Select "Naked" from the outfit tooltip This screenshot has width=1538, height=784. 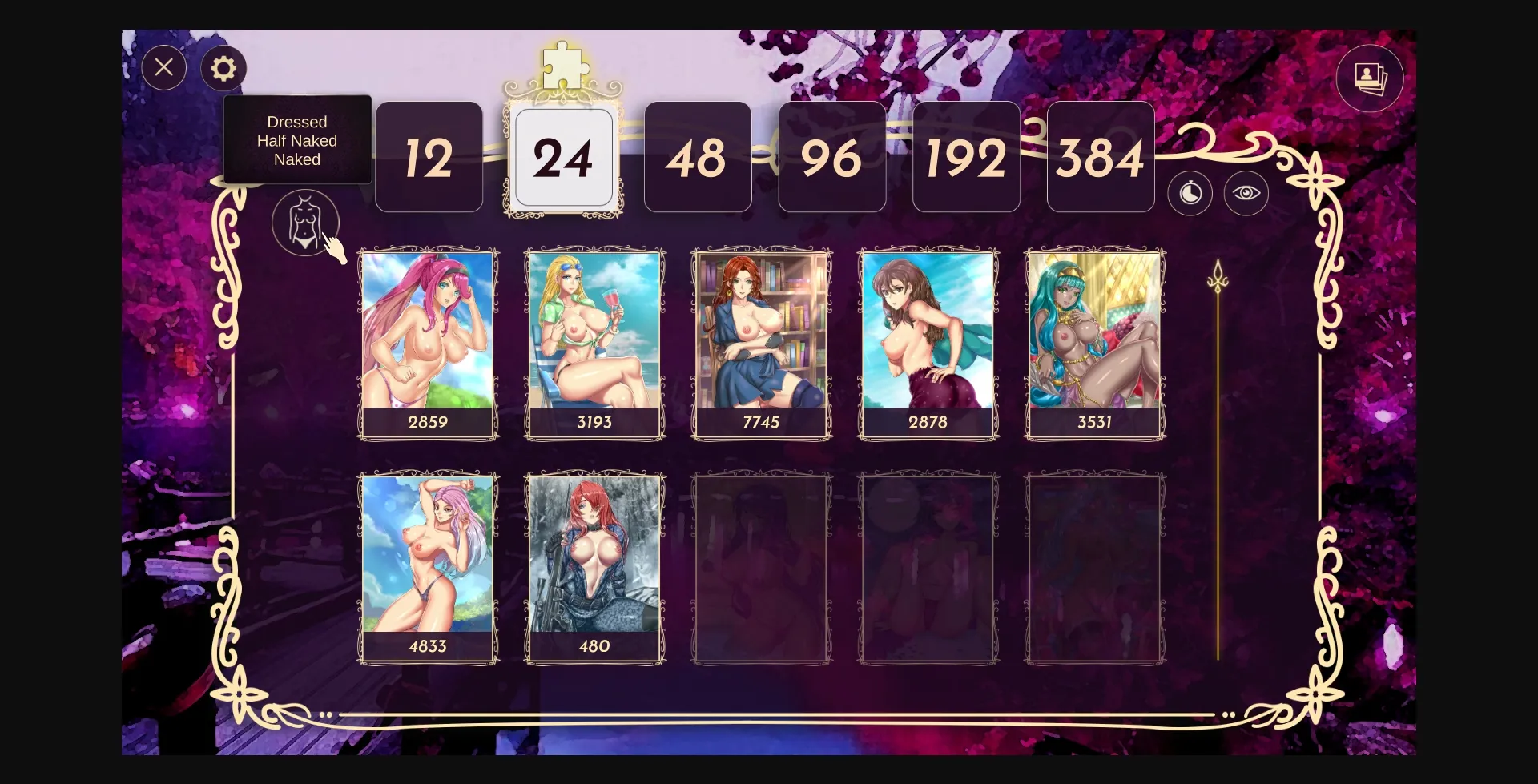(297, 159)
